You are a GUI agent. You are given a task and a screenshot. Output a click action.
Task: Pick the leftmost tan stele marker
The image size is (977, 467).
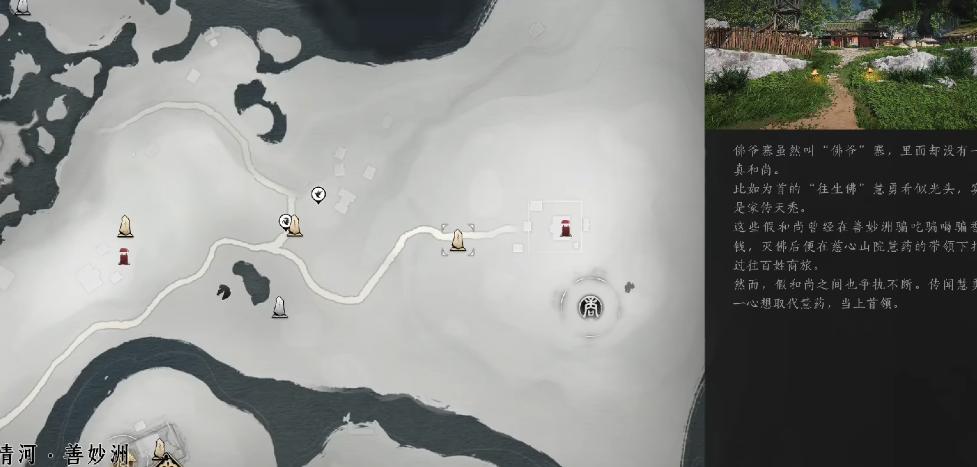click(x=125, y=225)
